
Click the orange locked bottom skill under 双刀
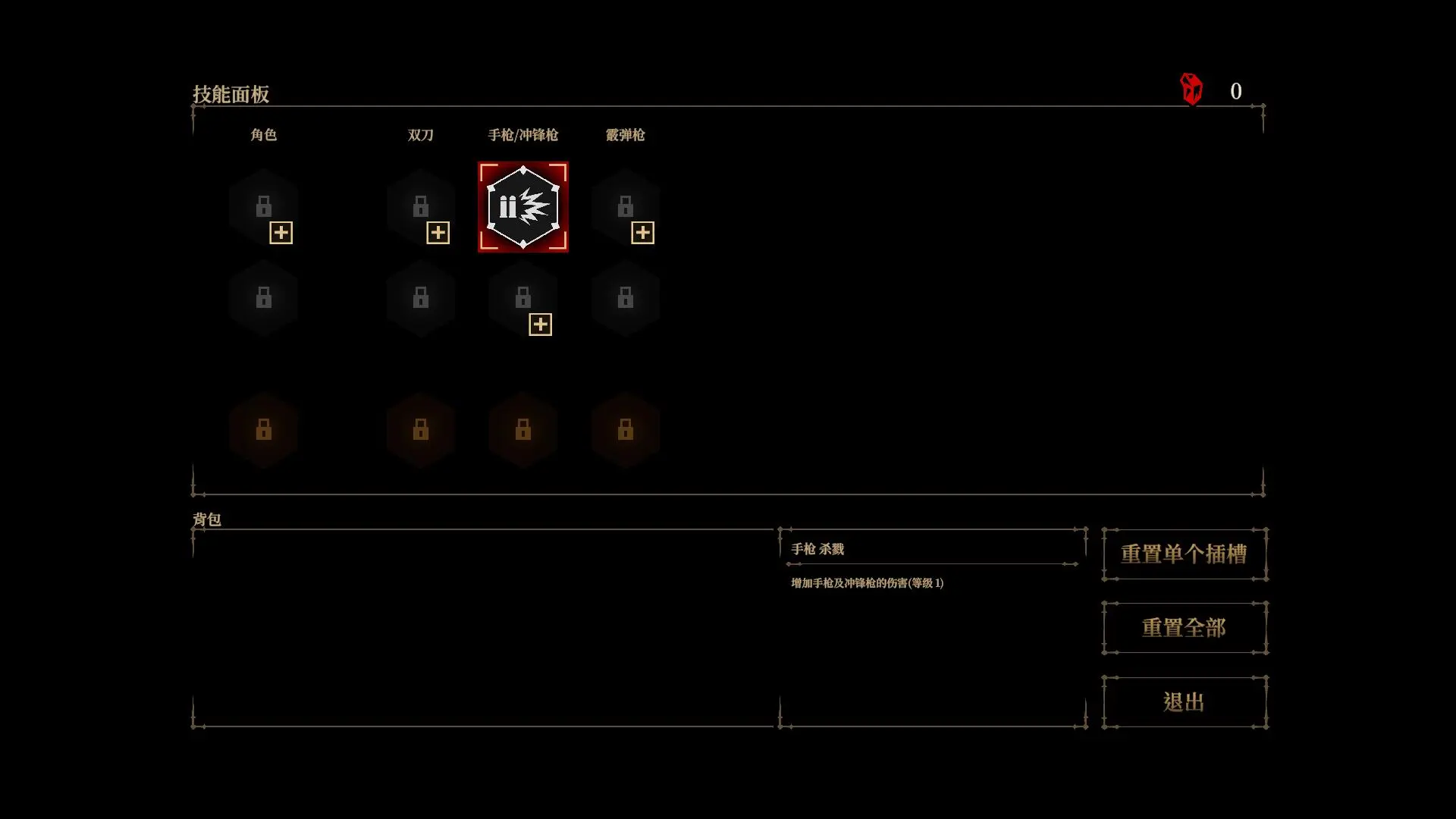click(x=421, y=431)
